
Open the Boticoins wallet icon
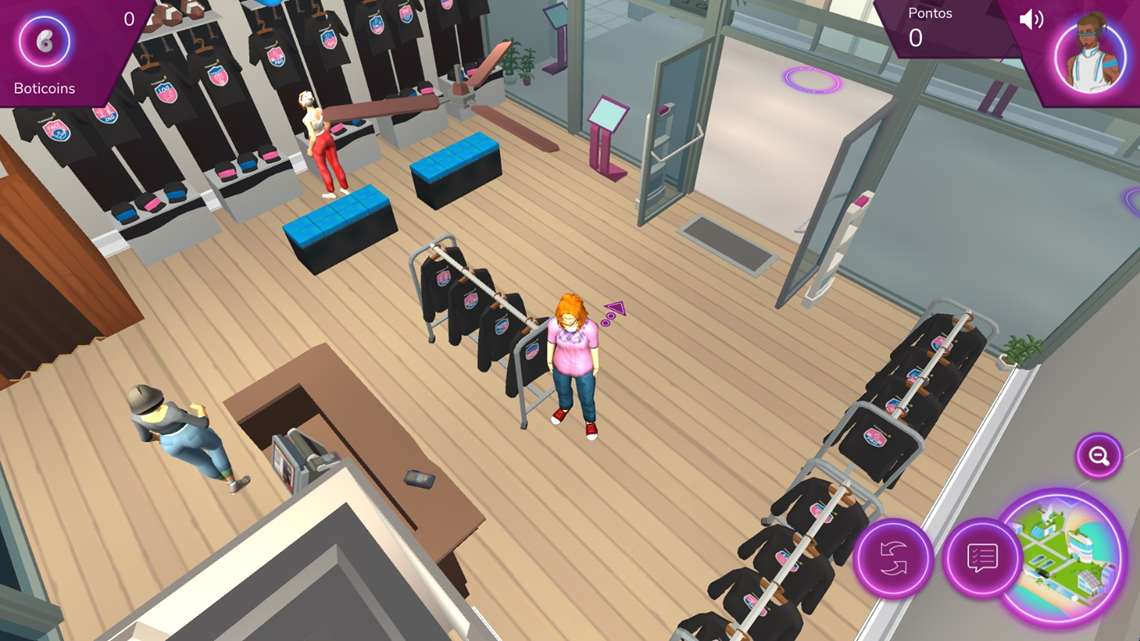pos(44,43)
